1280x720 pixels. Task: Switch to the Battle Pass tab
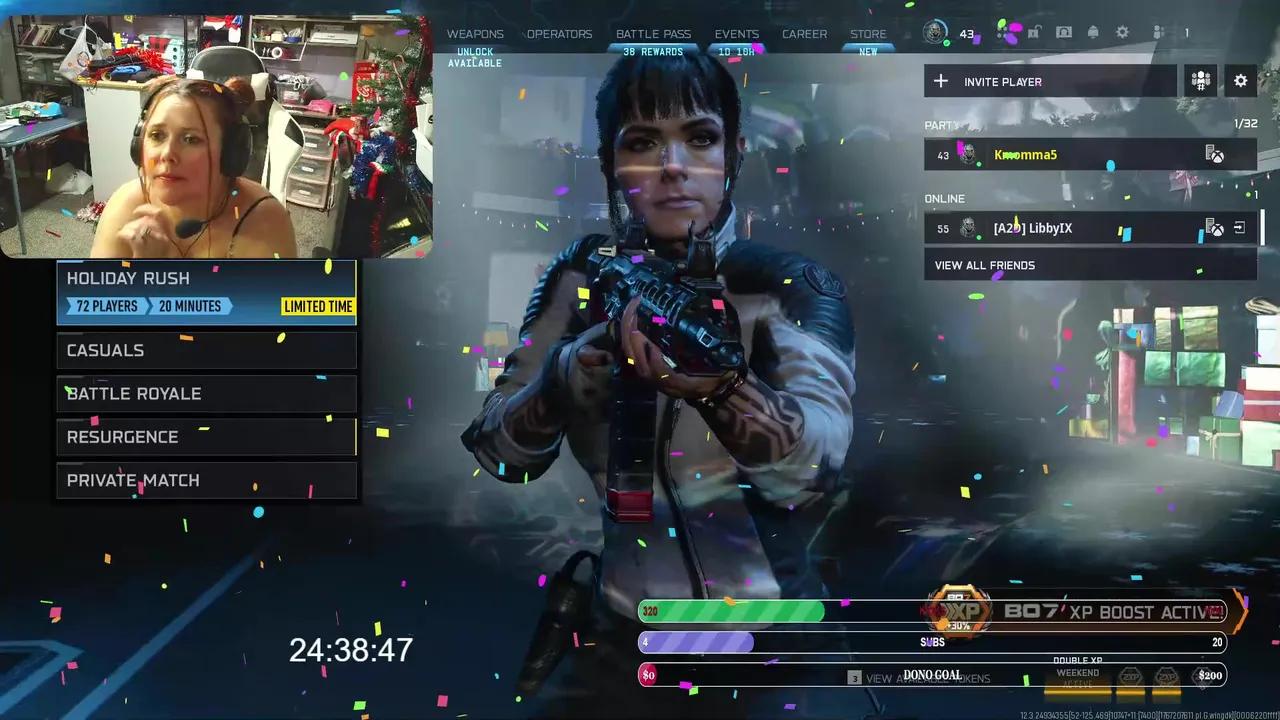point(653,33)
